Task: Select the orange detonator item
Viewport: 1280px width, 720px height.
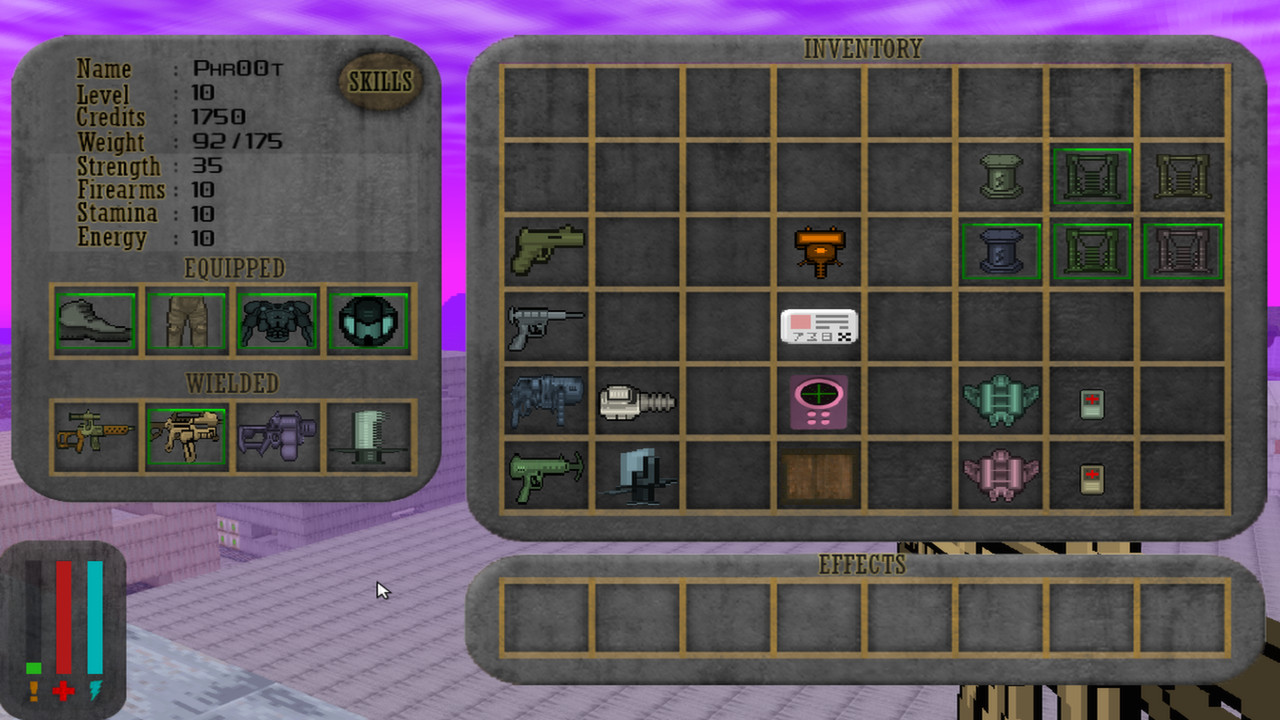Action: pos(818,250)
